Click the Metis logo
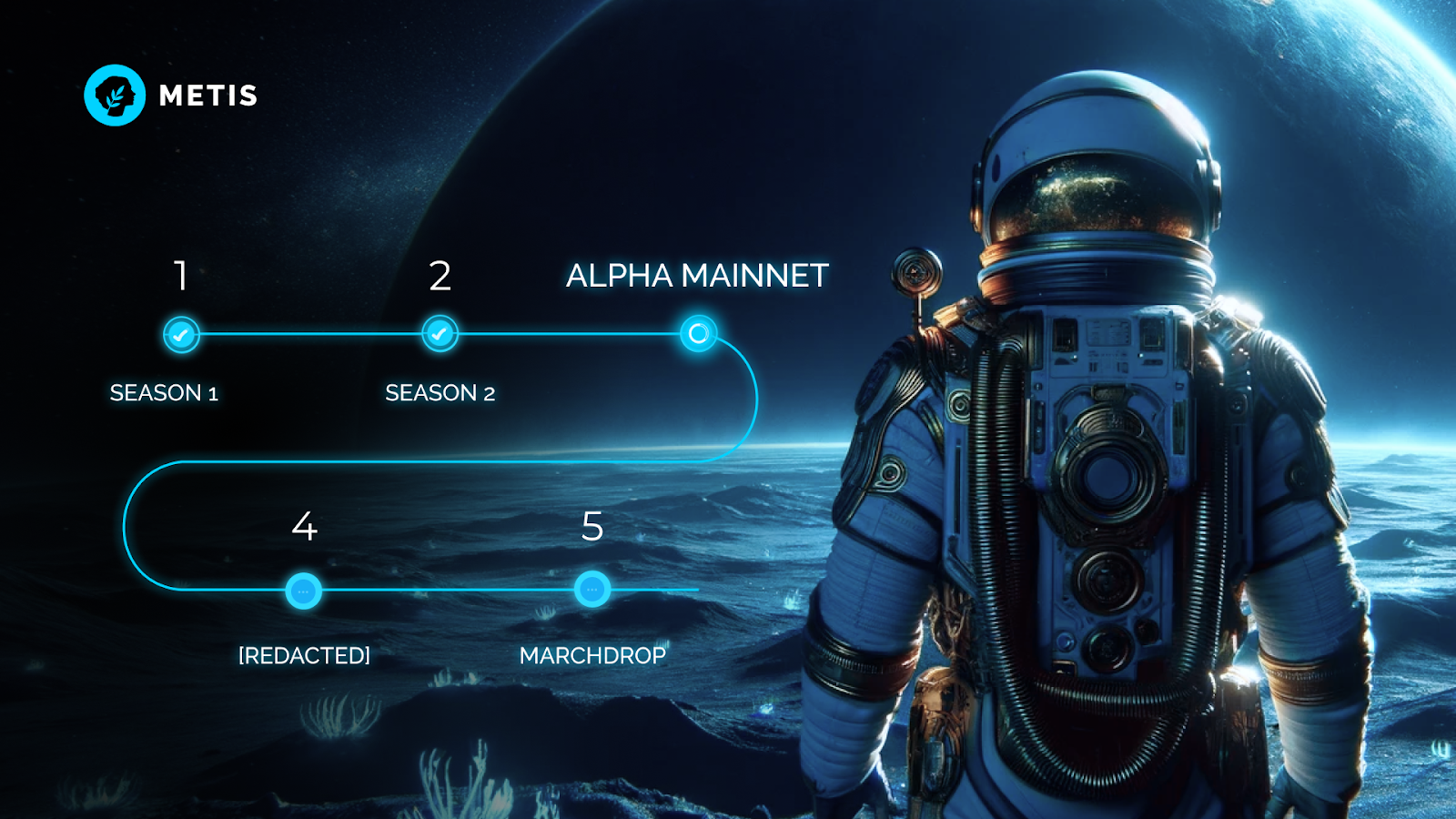 point(115,96)
